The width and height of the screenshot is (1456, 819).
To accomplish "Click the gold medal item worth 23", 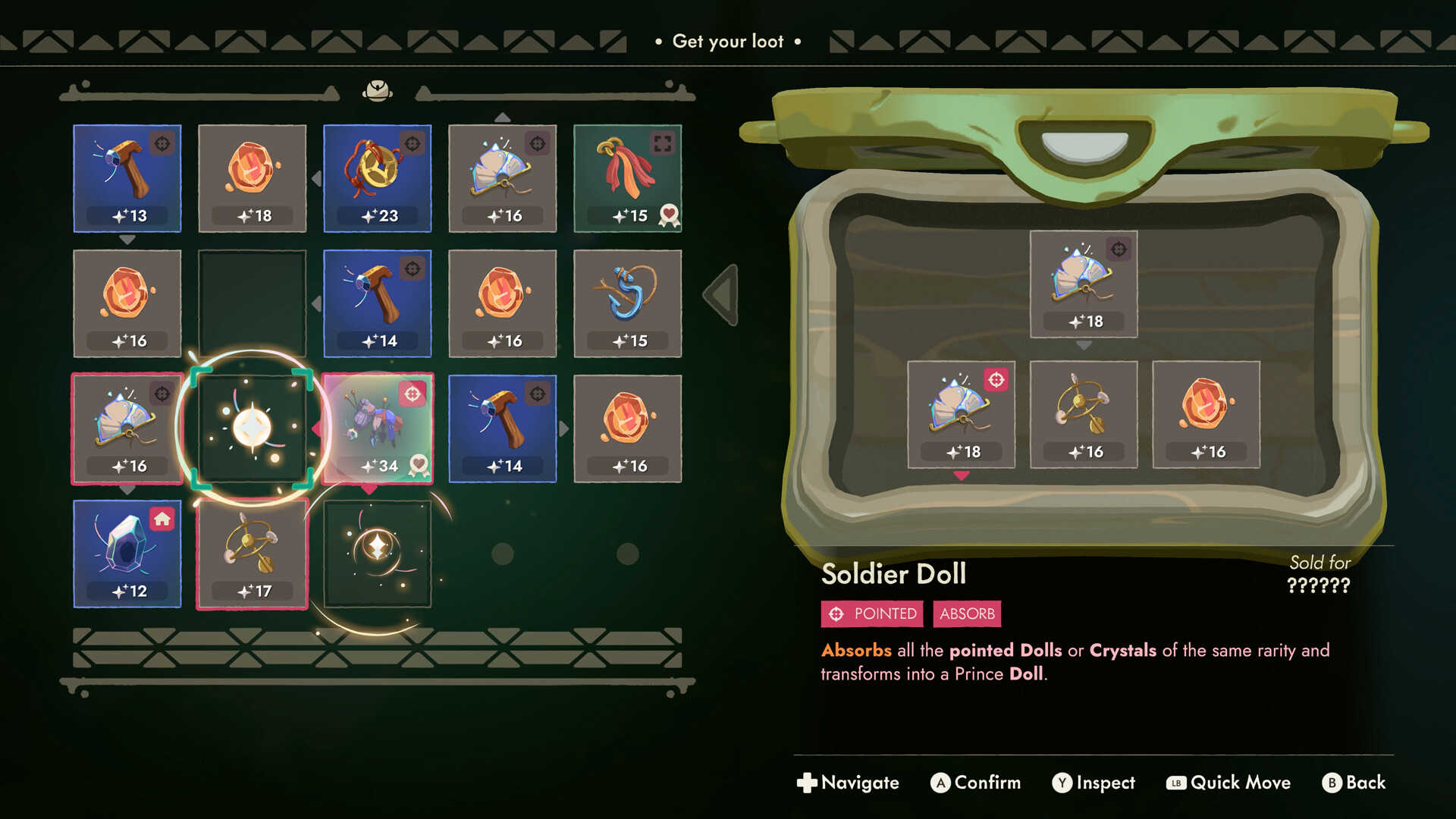I will (377, 178).
